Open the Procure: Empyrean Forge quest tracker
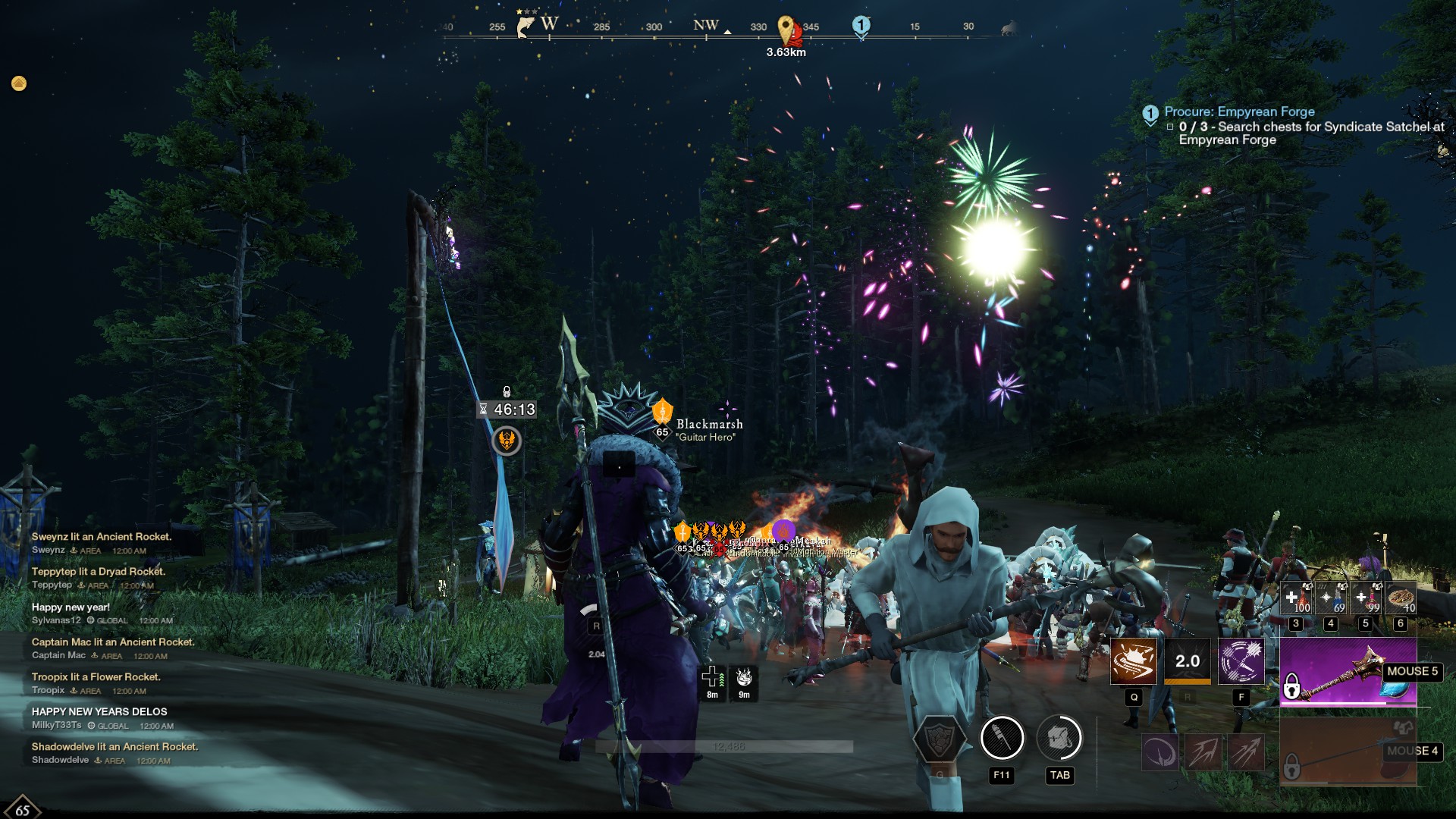The width and height of the screenshot is (1456, 819). click(1239, 111)
